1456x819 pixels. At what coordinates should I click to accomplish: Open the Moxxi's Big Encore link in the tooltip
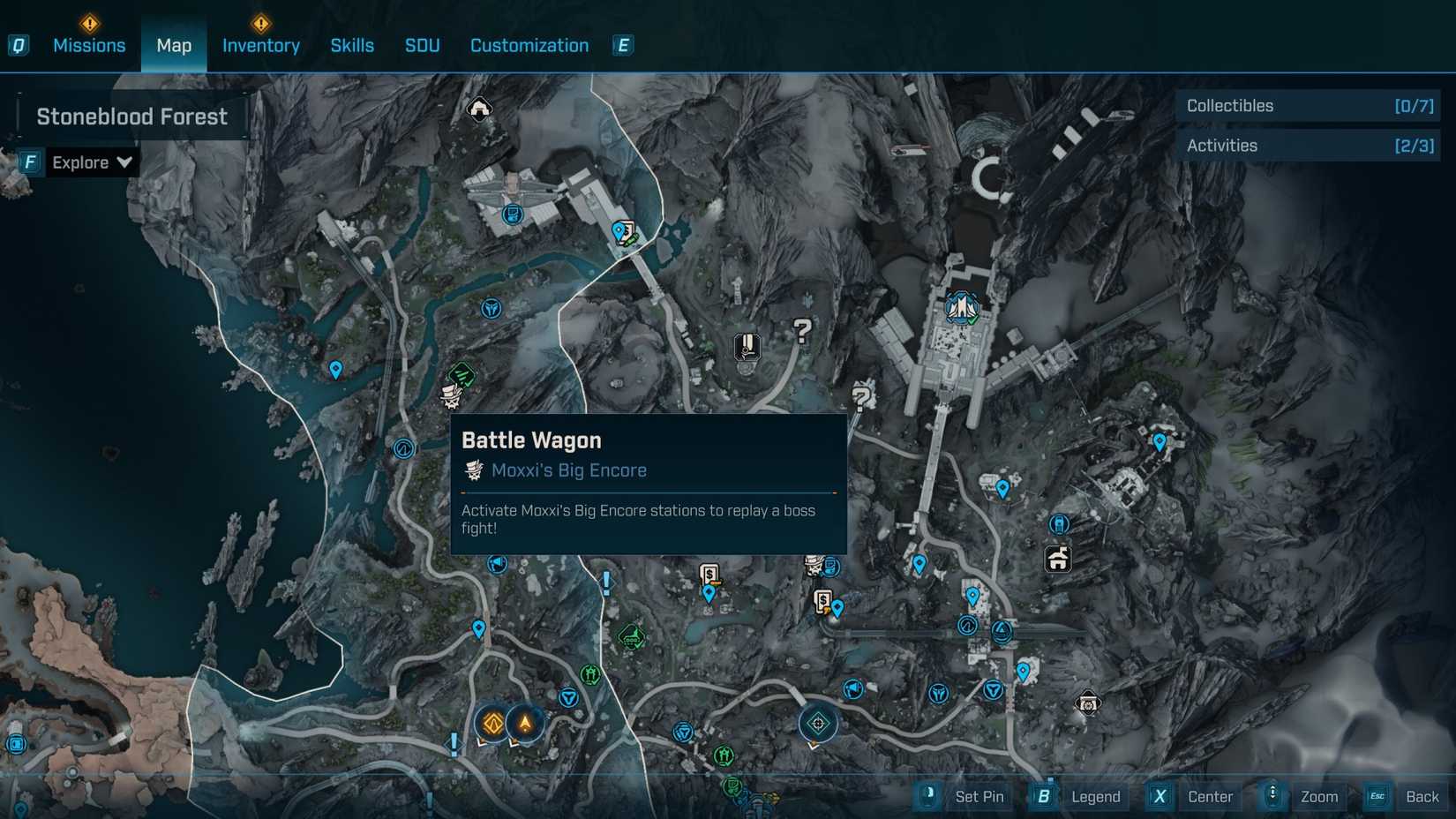coord(567,470)
